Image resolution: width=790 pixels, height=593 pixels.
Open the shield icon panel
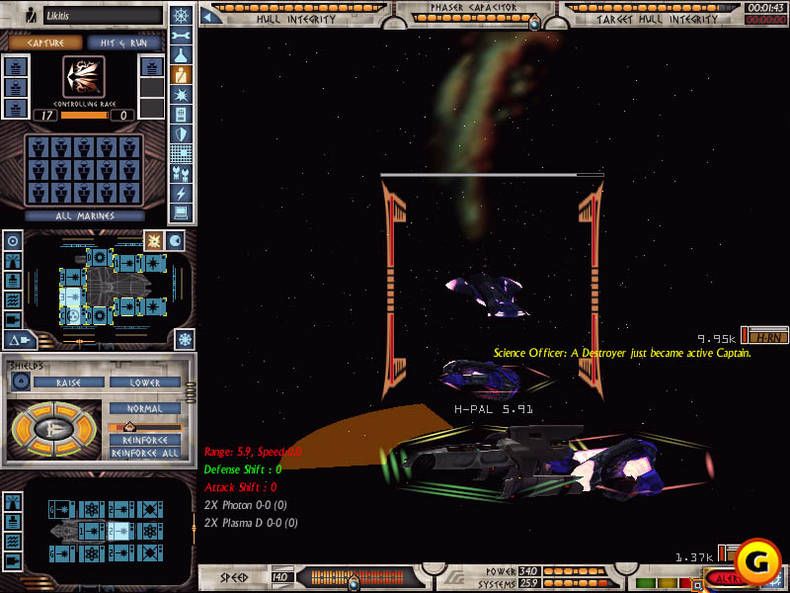[181, 134]
